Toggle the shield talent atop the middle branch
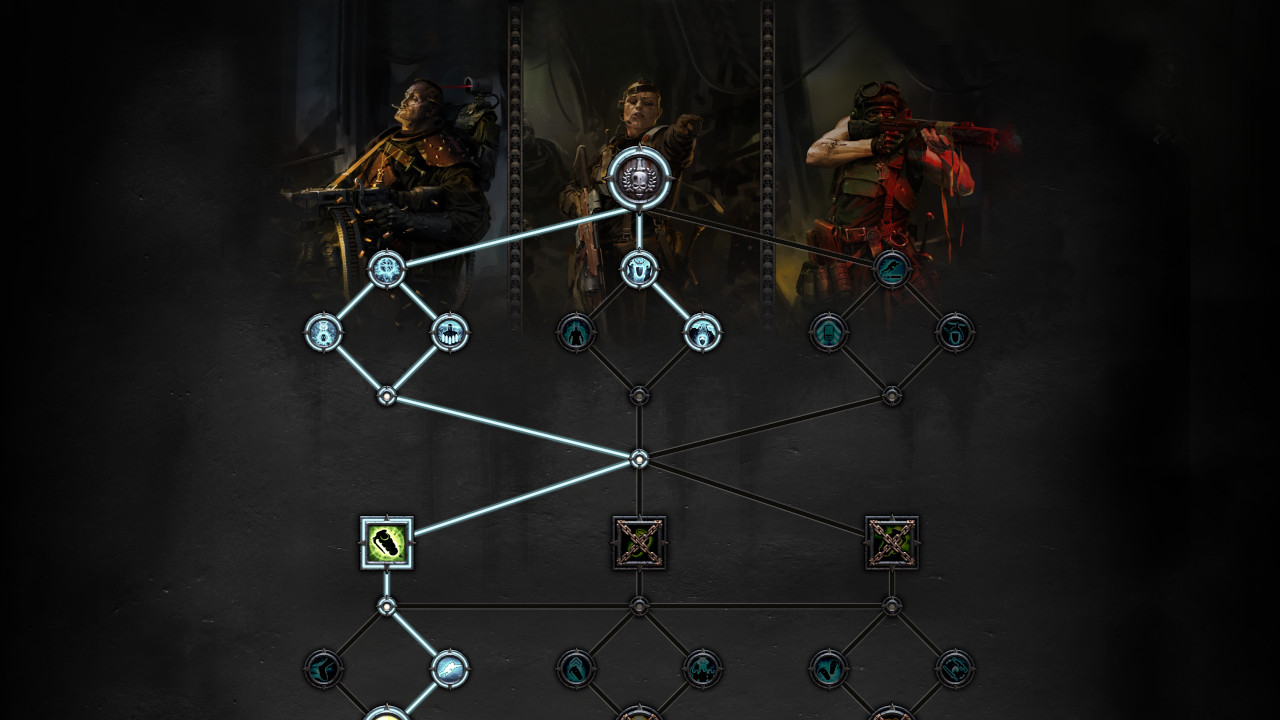 click(640, 270)
